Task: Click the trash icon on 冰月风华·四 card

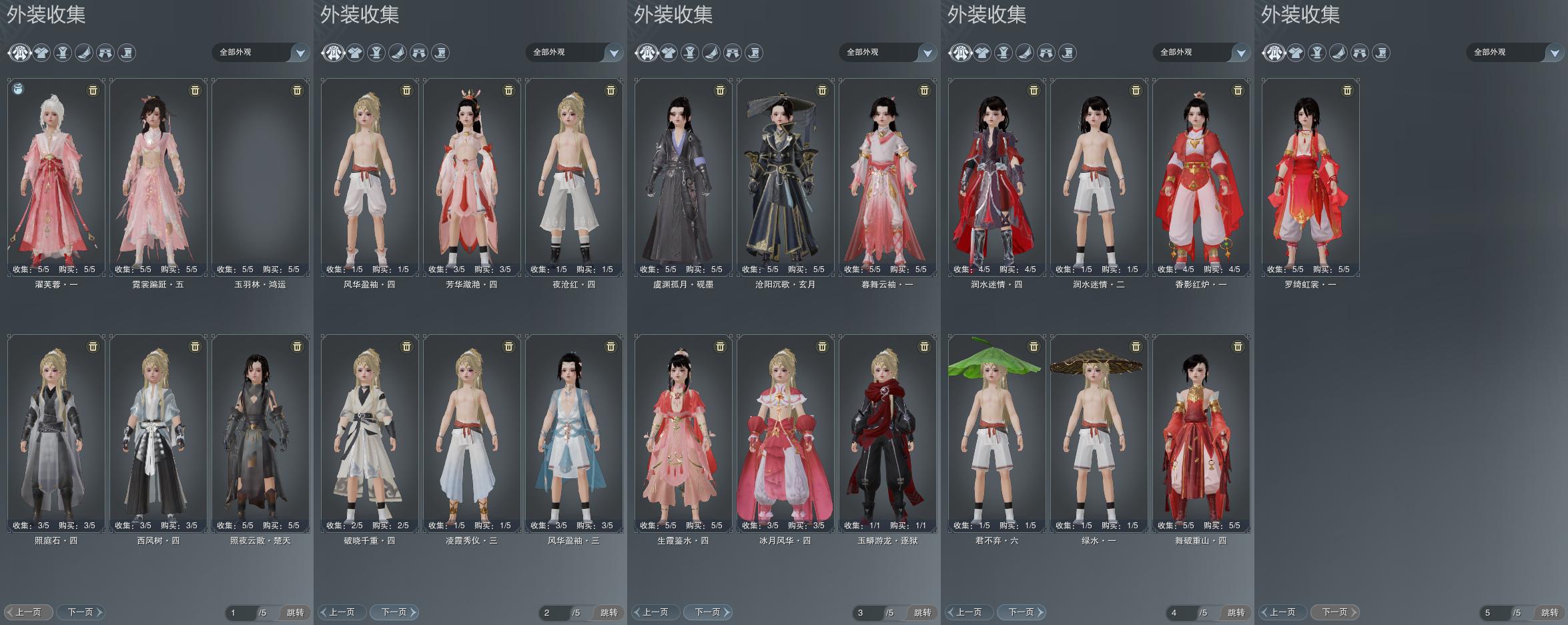Action: coord(822,347)
